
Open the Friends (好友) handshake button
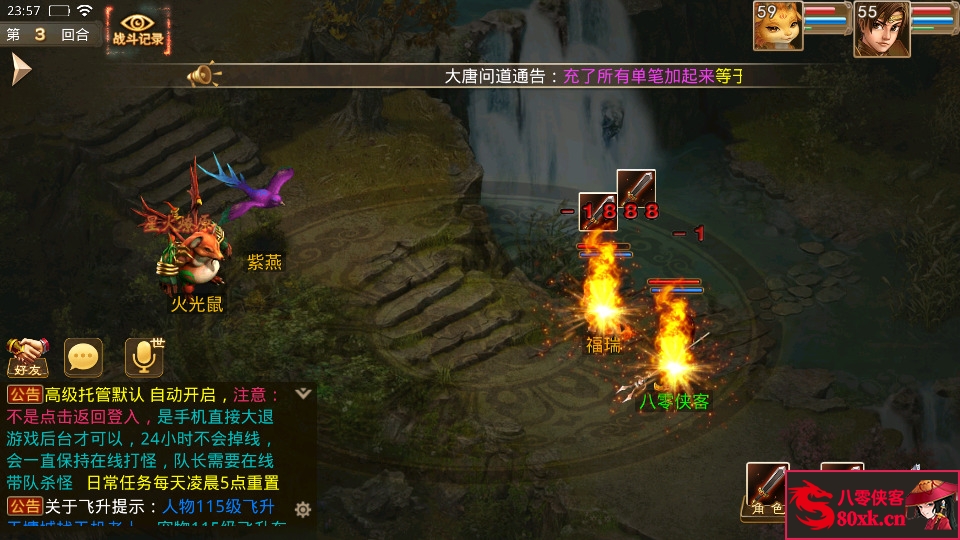tap(28, 354)
